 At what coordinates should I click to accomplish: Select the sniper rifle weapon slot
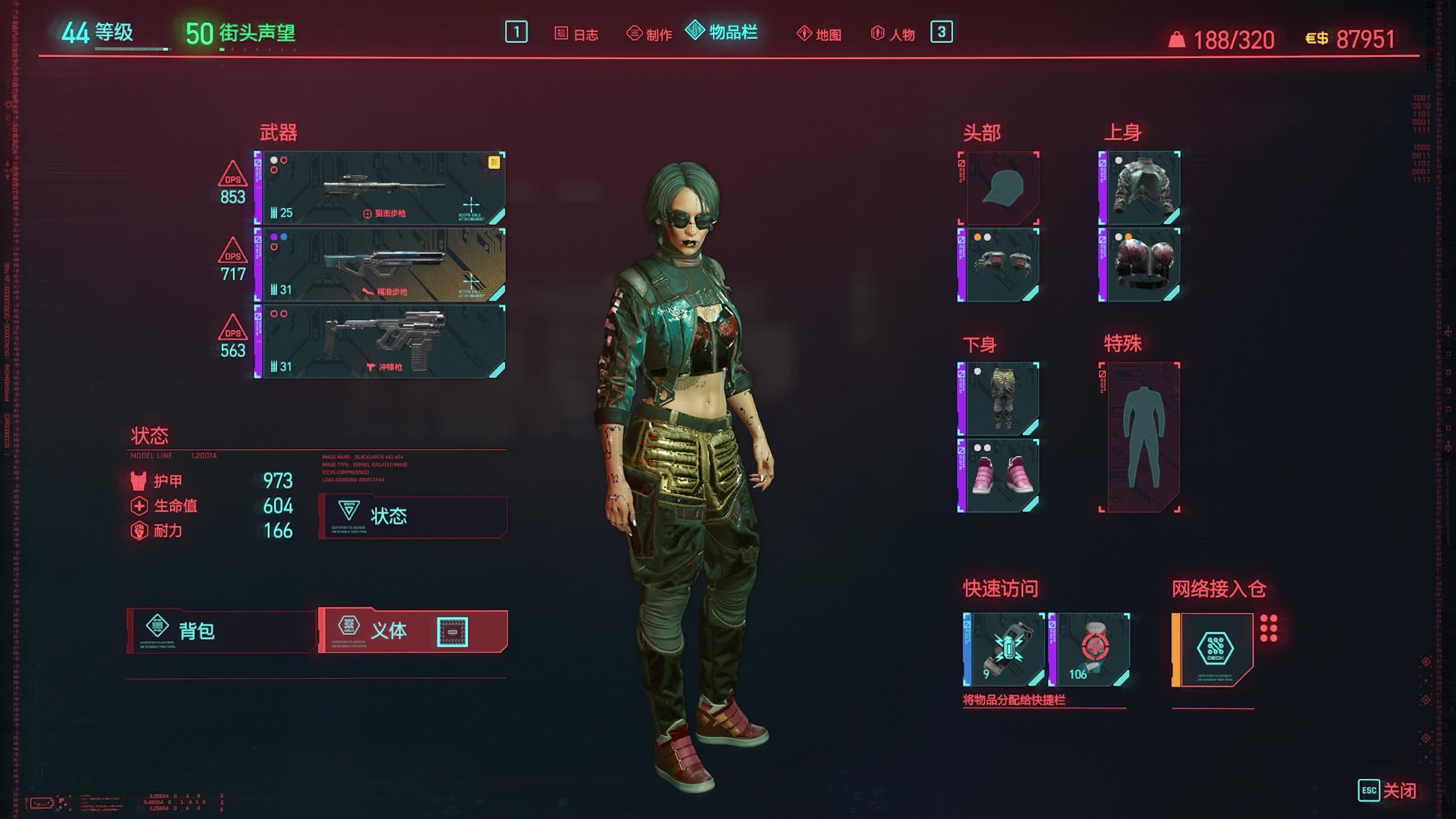(x=381, y=188)
